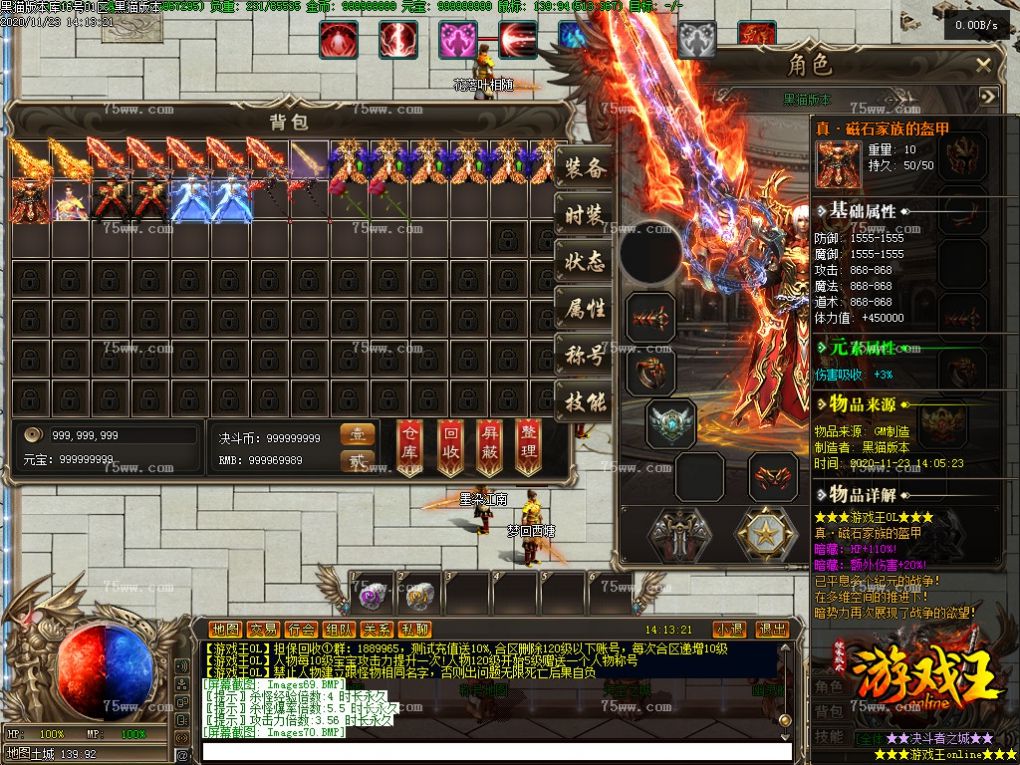Switch to bag page 贰
Screen dimensions: 1020x765
click(358, 461)
